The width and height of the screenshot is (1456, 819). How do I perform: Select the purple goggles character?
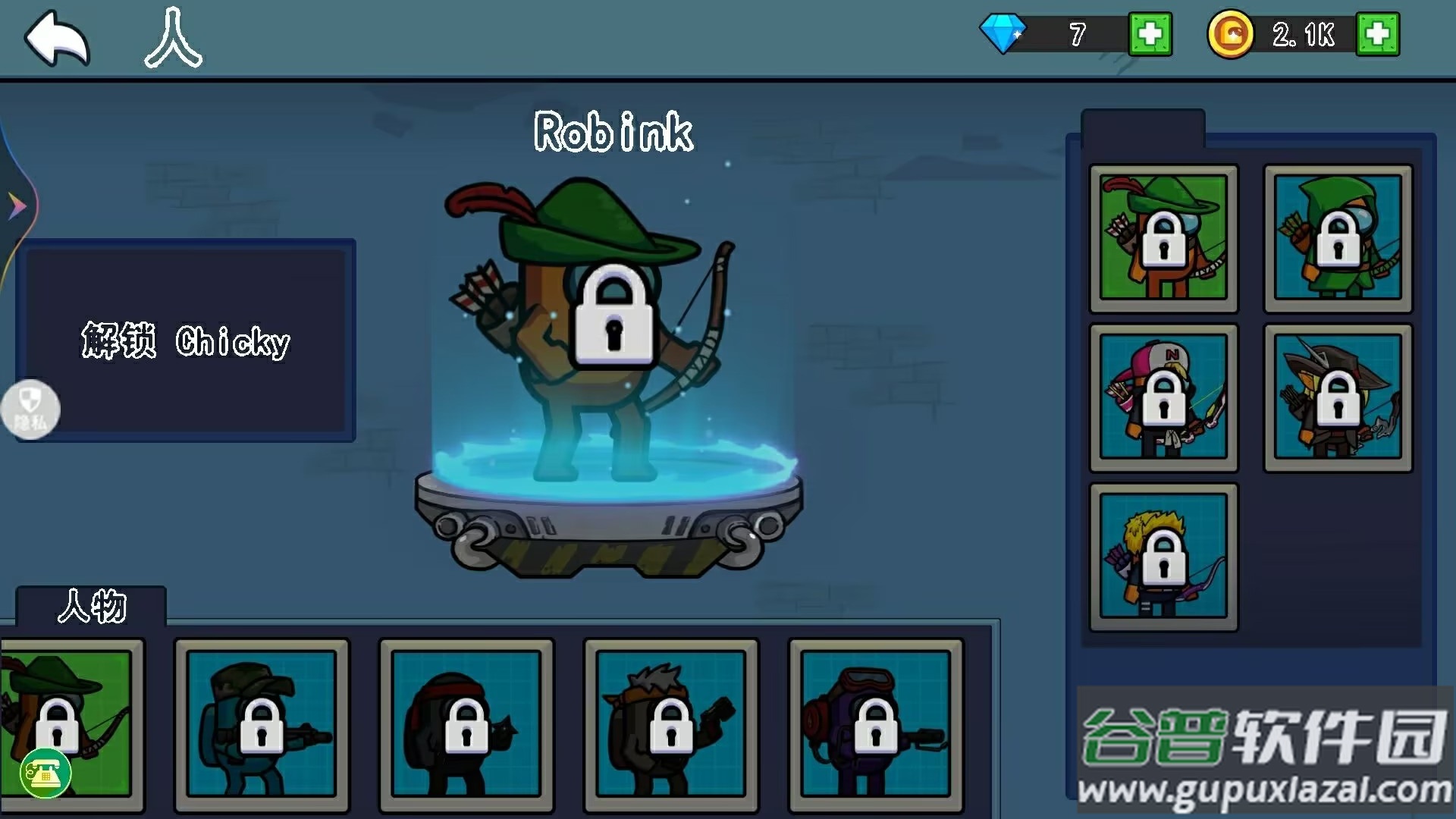point(876,724)
